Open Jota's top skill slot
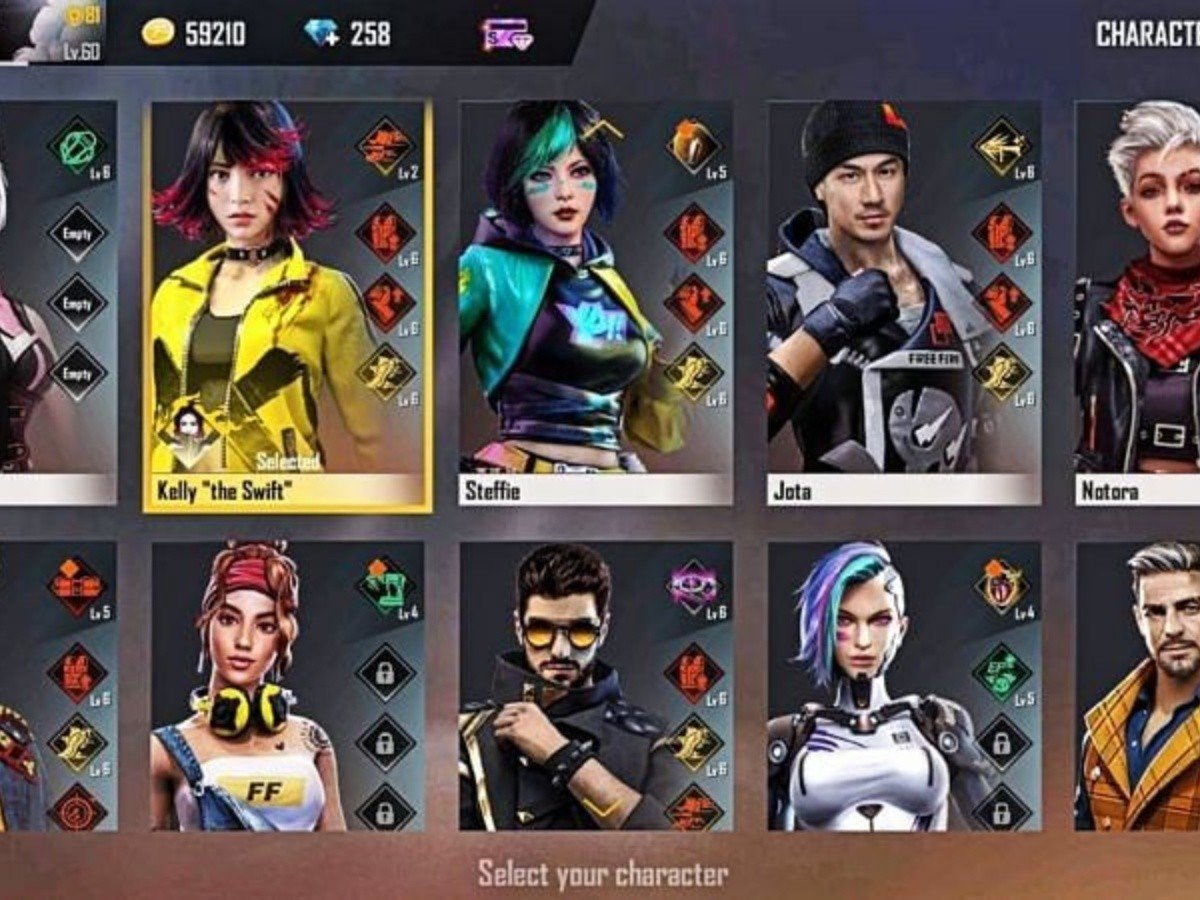 pyautogui.click(x=1001, y=146)
